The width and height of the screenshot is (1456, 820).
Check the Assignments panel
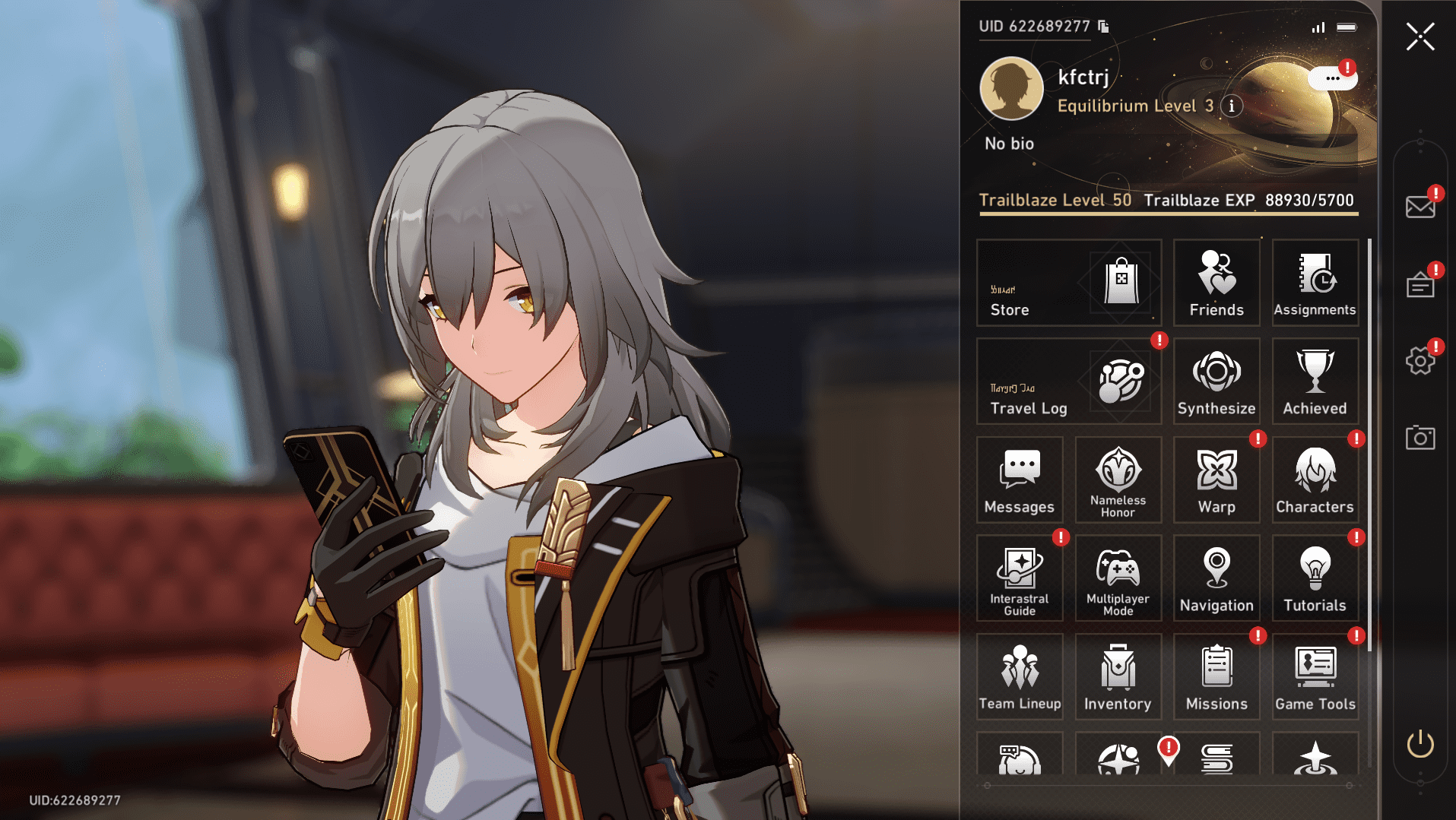pyautogui.click(x=1315, y=283)
